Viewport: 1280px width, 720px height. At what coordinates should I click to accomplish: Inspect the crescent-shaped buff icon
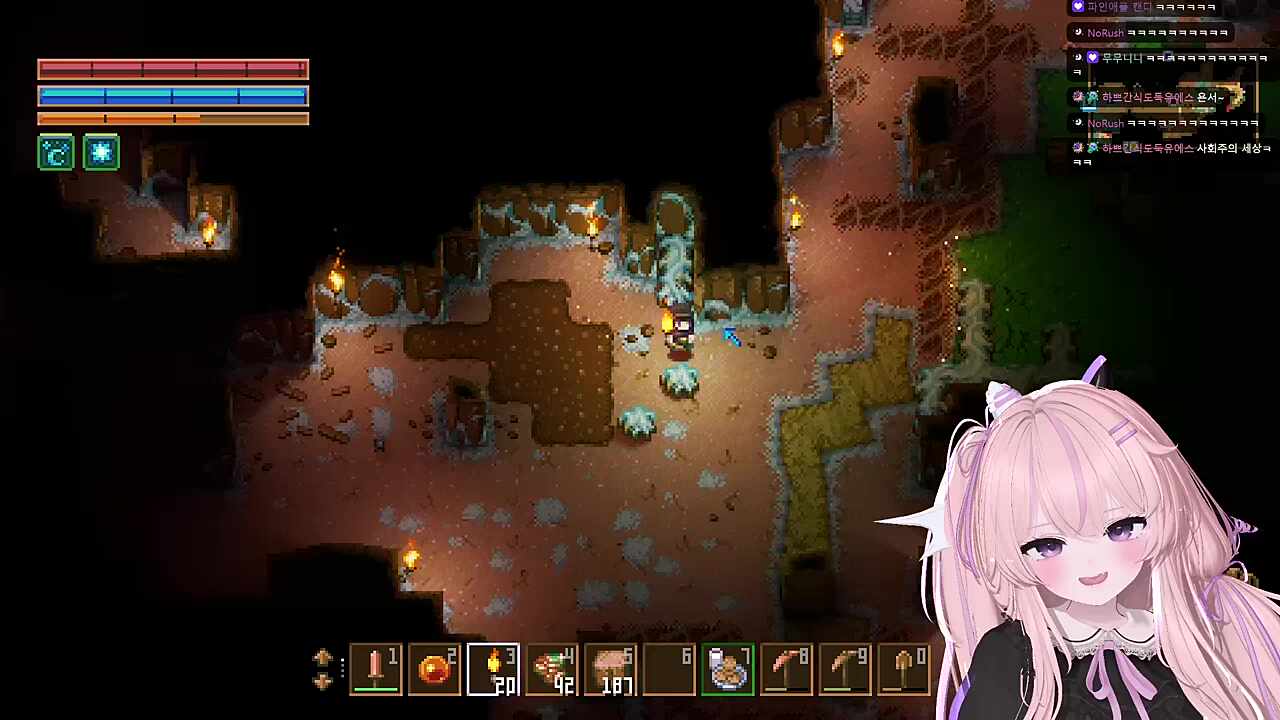[x=56, y=153]
